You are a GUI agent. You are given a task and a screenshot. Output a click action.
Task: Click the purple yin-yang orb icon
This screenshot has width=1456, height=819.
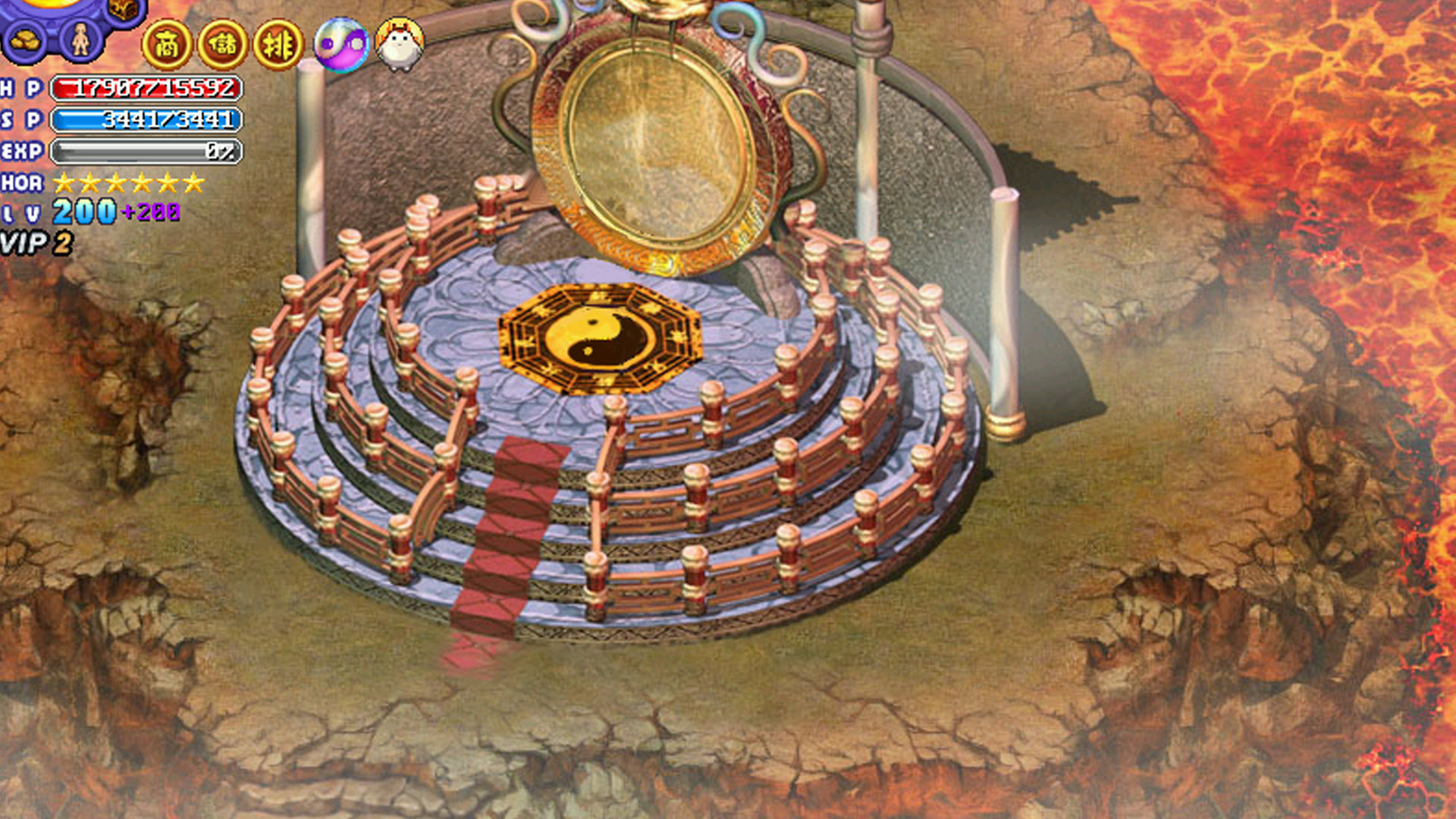tap(341, 45)
